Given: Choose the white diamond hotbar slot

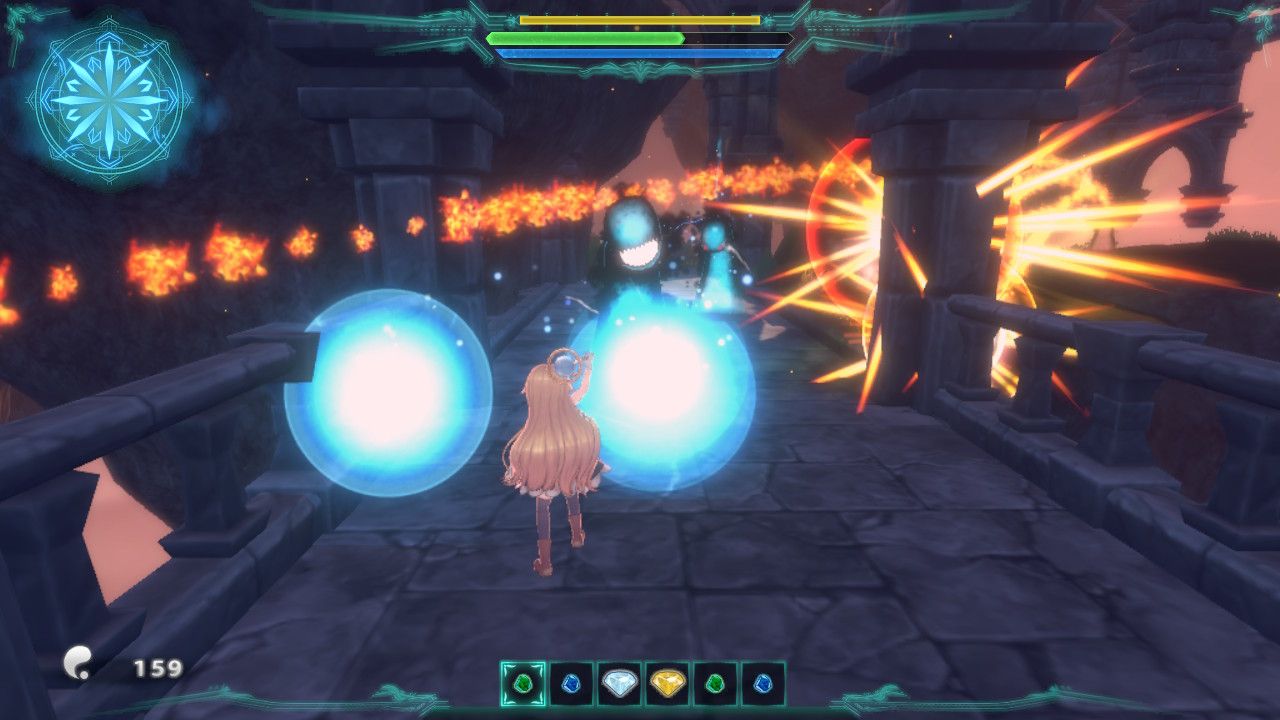Looking at the screenshot, I should coord(619,684).
